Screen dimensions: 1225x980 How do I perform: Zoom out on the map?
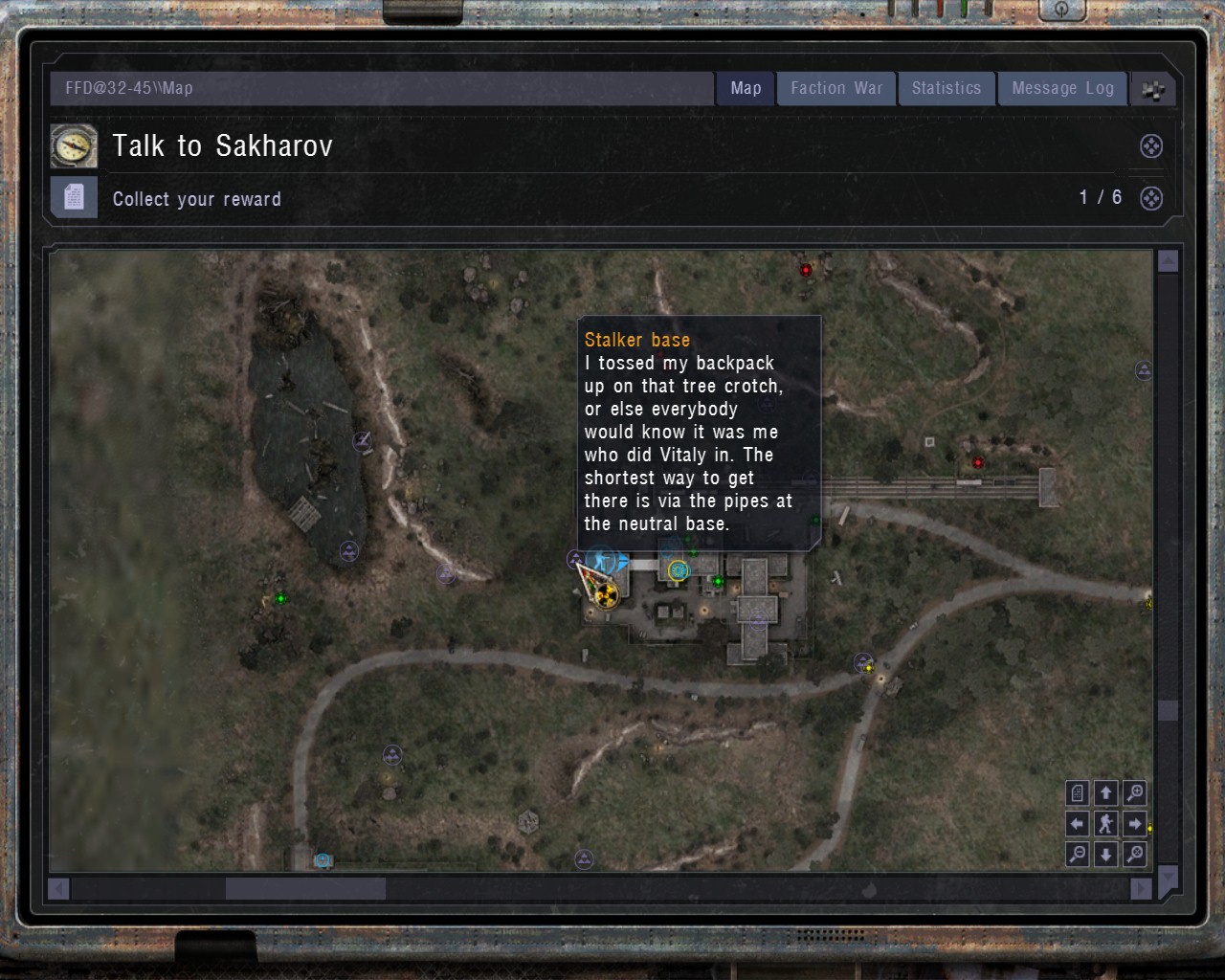click(1077, 855)
